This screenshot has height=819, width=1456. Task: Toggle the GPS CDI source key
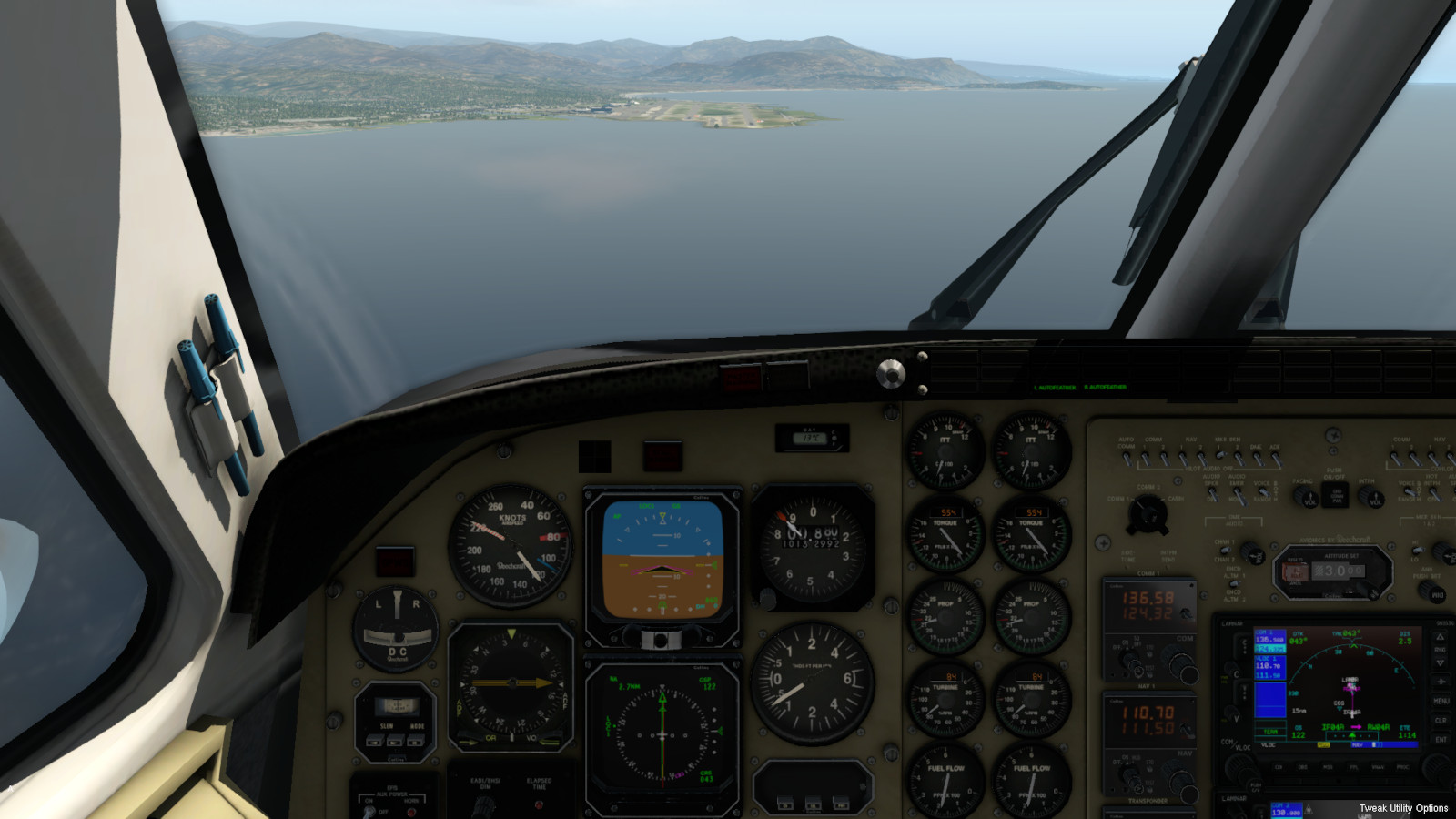click(x=1279, y=767)
